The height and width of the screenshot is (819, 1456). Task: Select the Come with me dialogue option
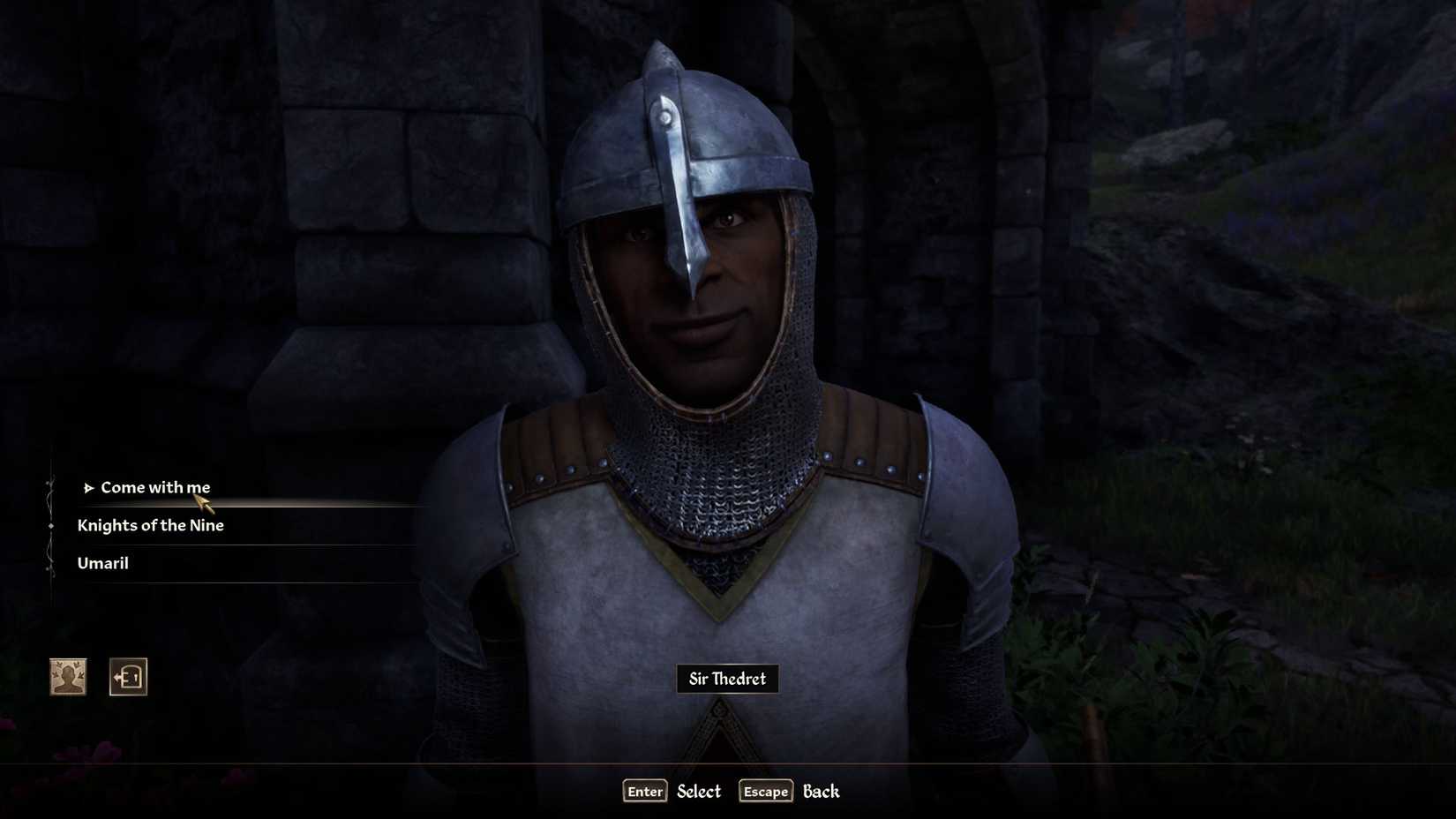156,486
